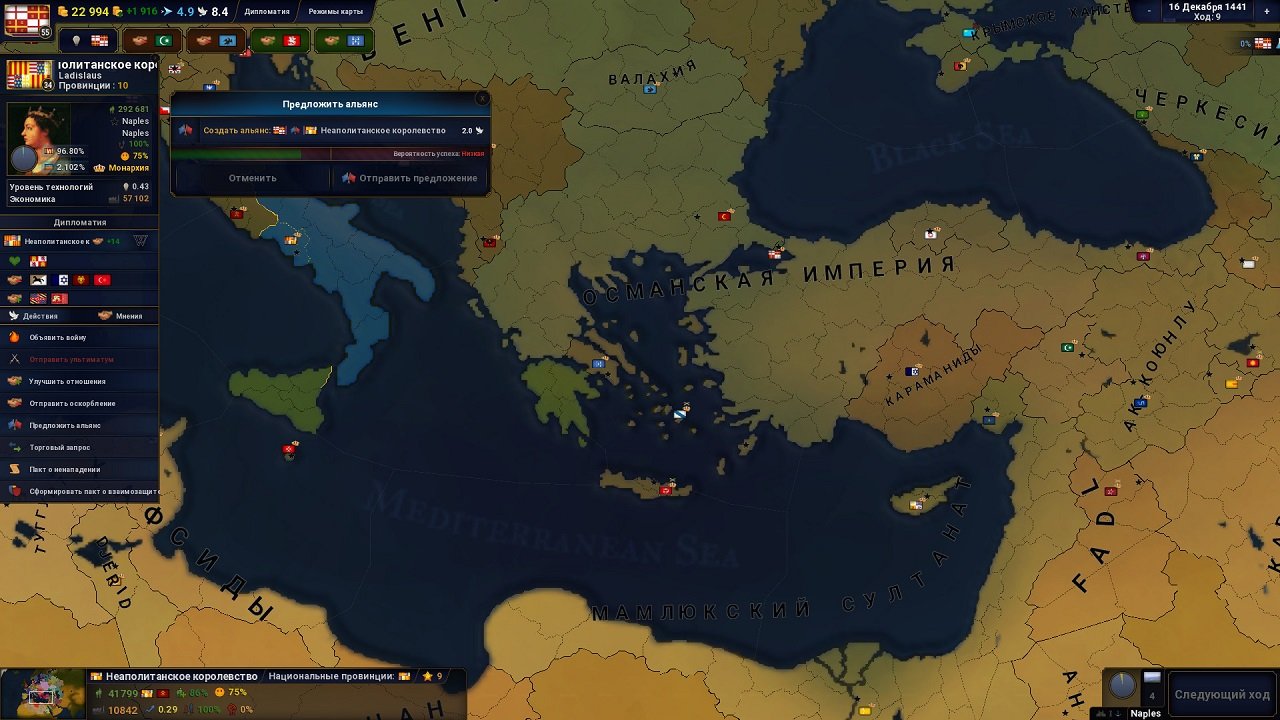Switch to the Мнения tab
Viewport: 1280px width, 720px height.
pos(120,315)
